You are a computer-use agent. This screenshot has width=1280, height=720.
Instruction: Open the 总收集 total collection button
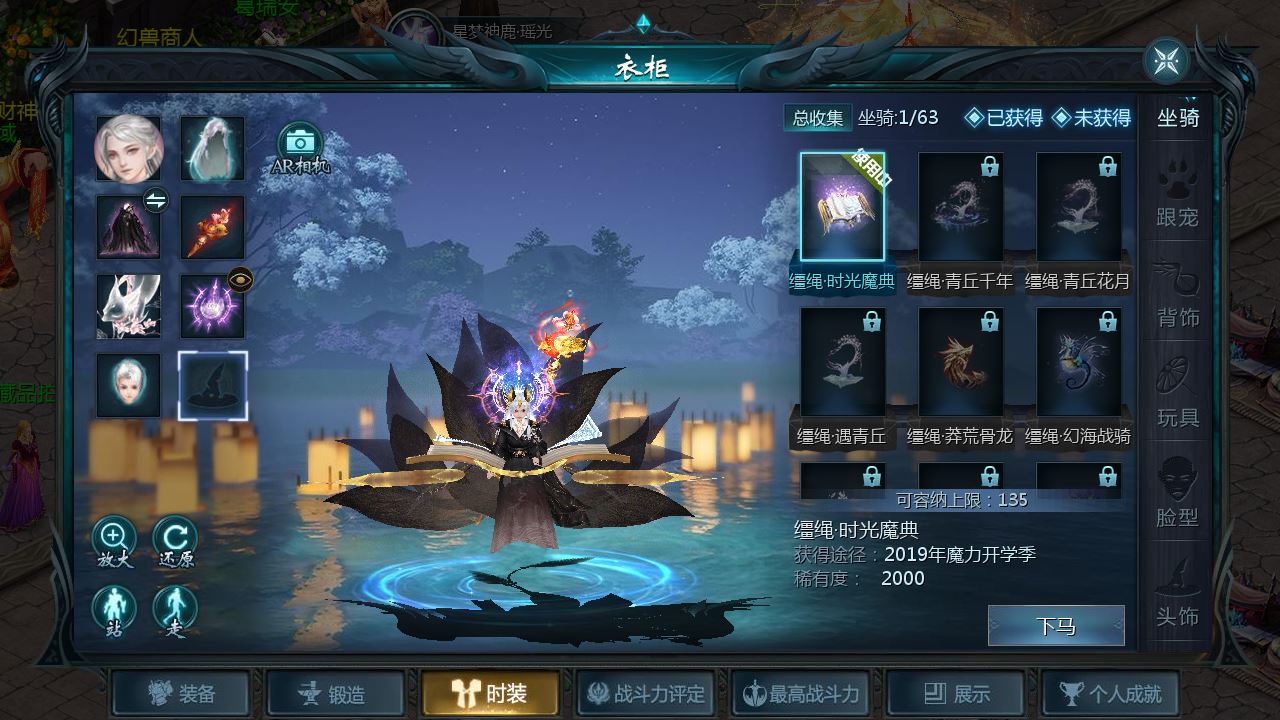(817, 118)
